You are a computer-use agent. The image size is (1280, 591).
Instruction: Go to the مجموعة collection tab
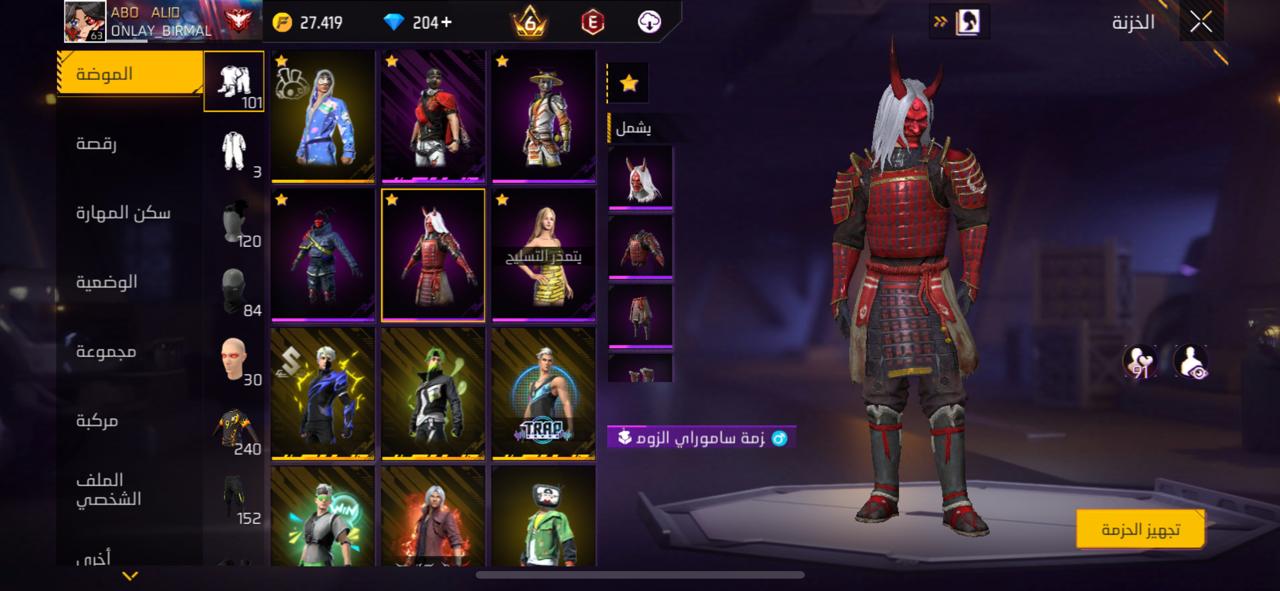107,352
